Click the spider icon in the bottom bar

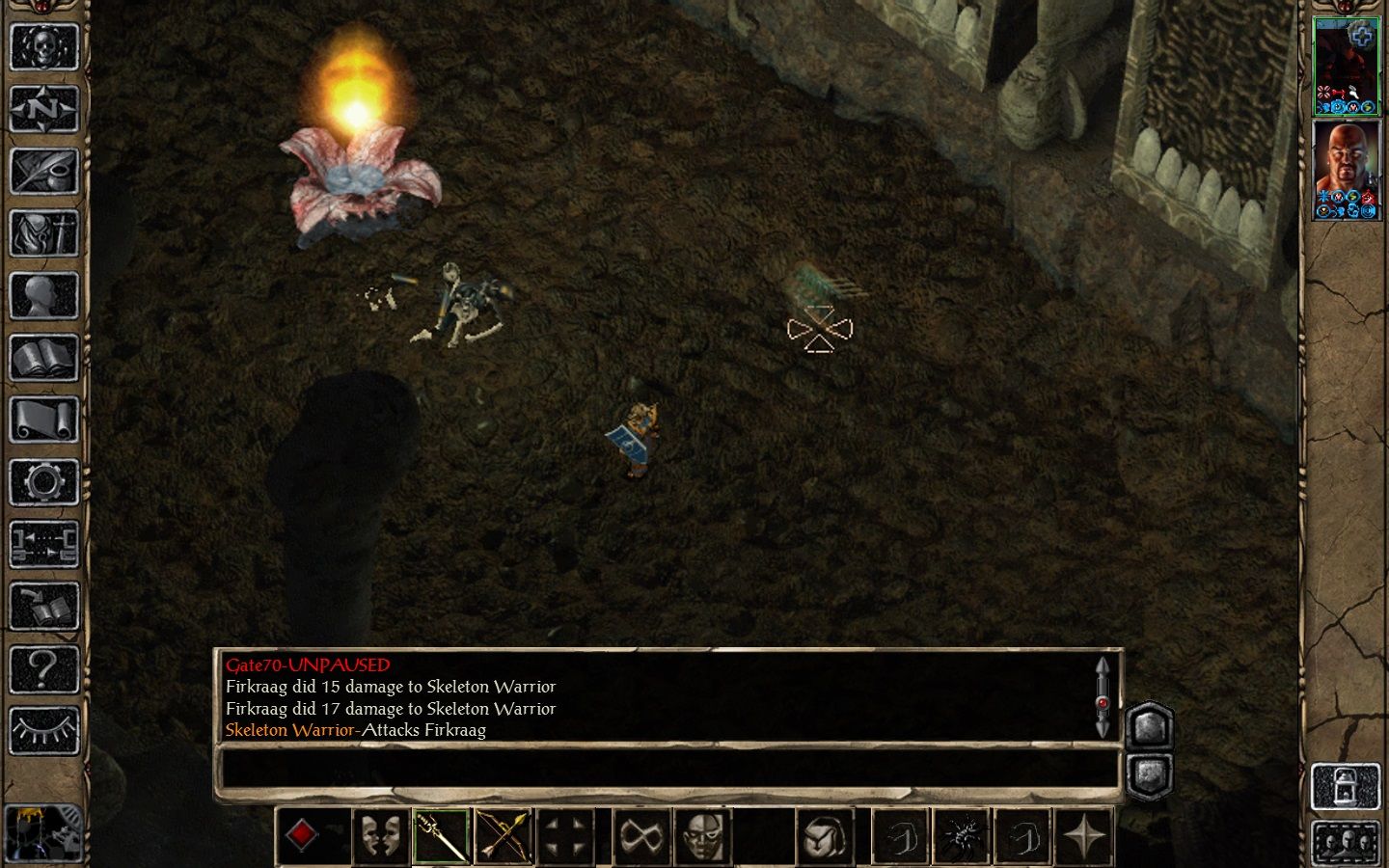tap(962, 835)
